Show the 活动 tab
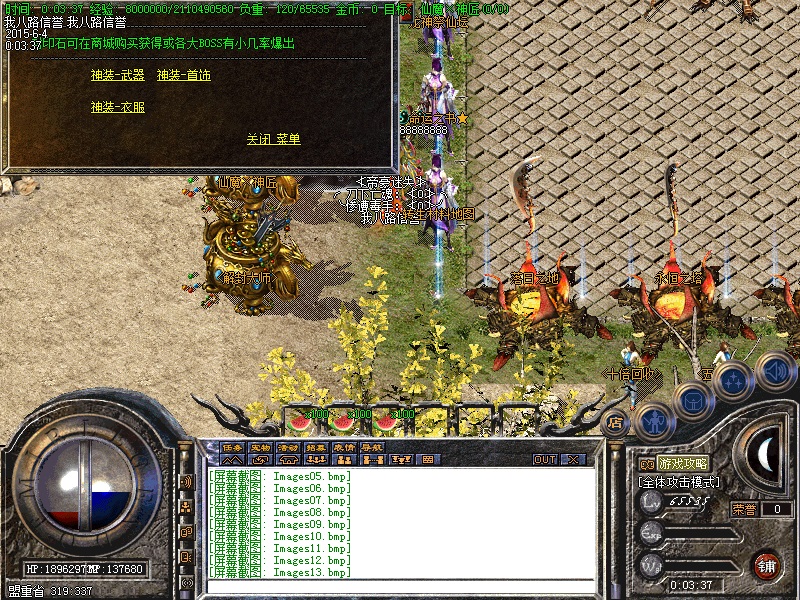Image resolution: width=800 pixels, height=600 pixels. (288, 447)
